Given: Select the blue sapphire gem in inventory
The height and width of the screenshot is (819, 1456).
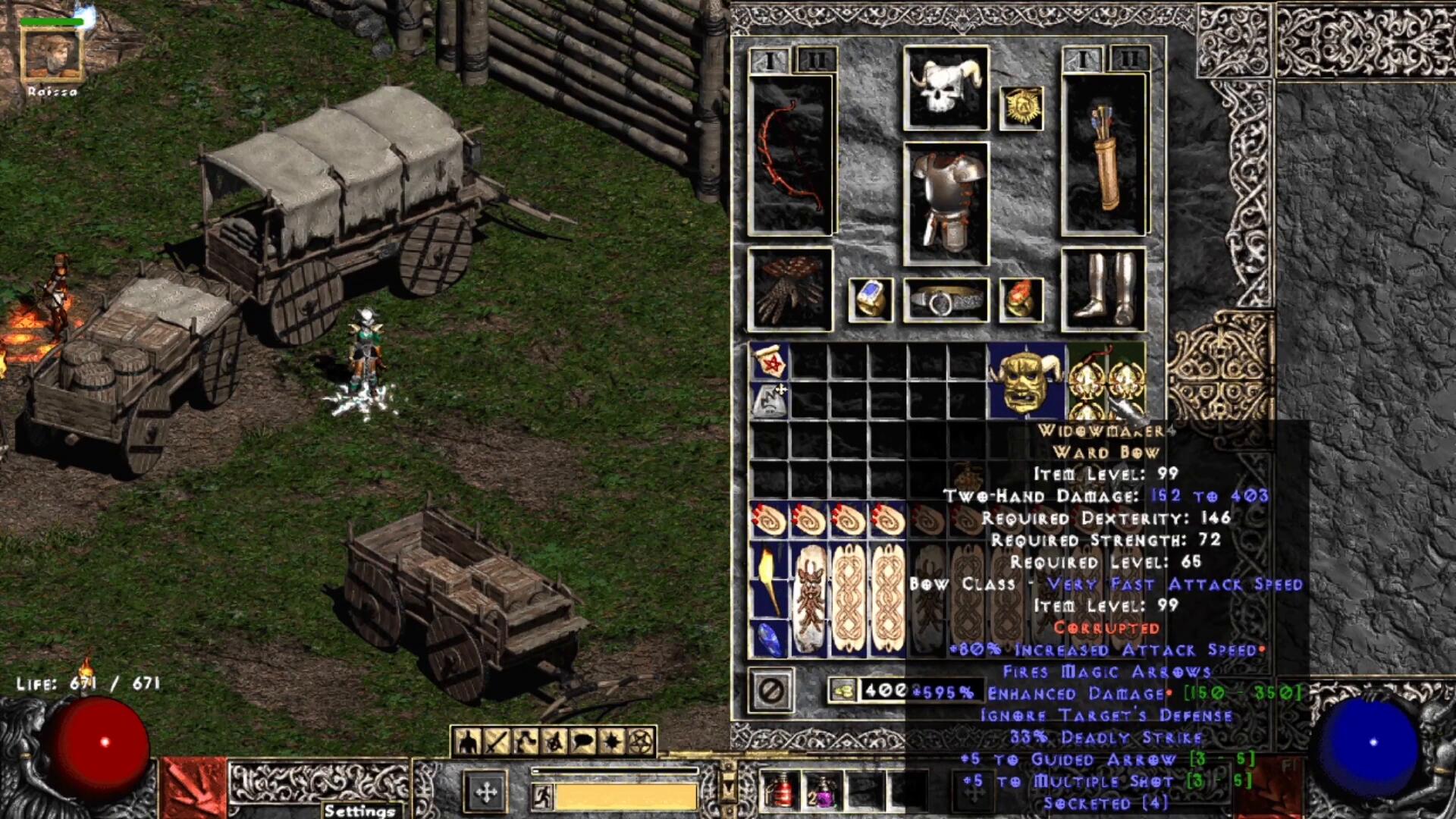Looking at the screenshot, I should 769,639.
